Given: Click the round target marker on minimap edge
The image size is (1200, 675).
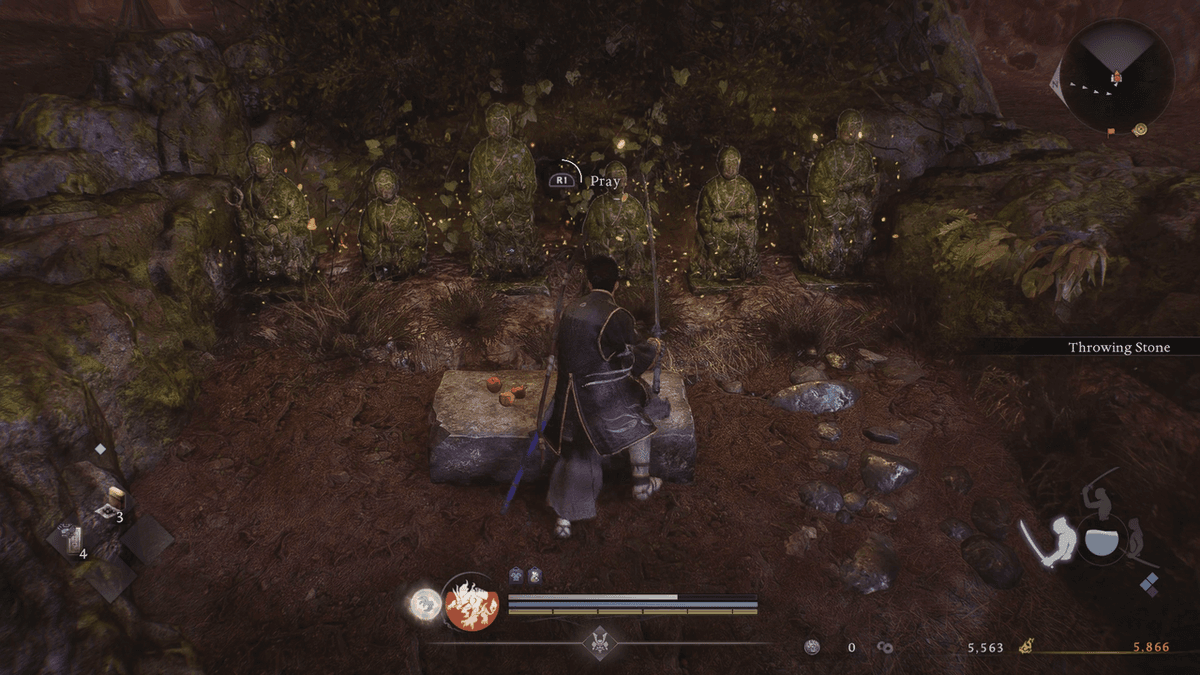Looking at the screenshot, I should click(1141, 129).
